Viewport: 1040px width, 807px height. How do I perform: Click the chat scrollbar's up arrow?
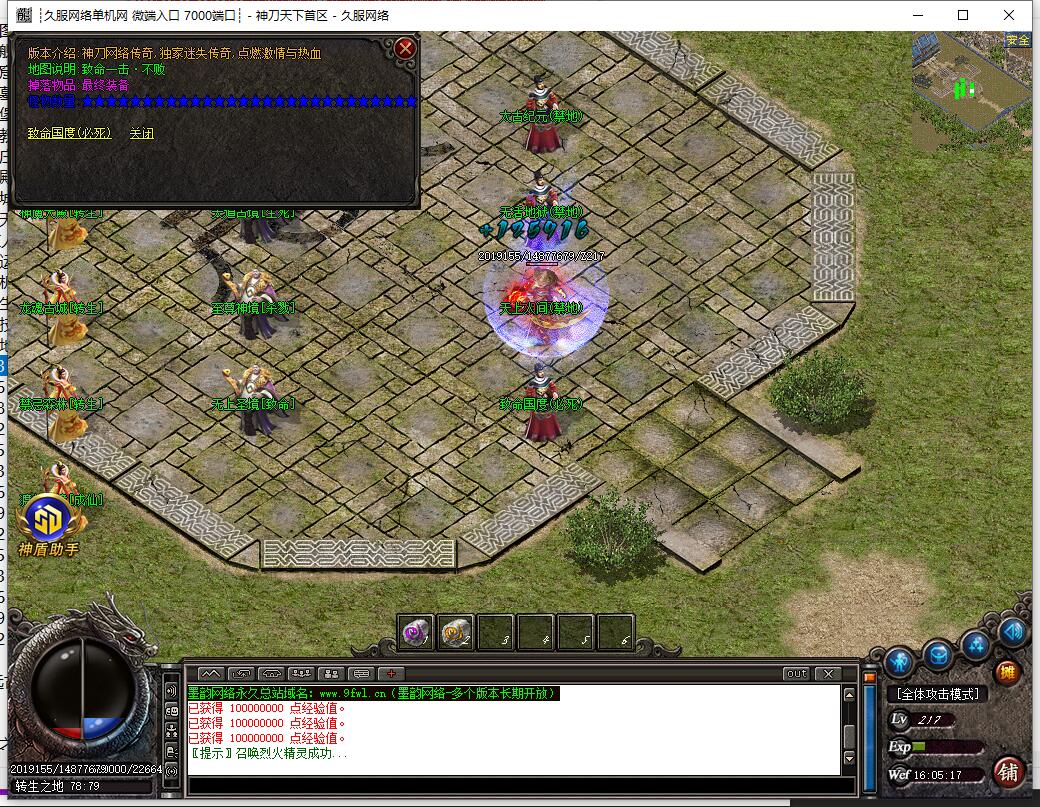[850, 695]
